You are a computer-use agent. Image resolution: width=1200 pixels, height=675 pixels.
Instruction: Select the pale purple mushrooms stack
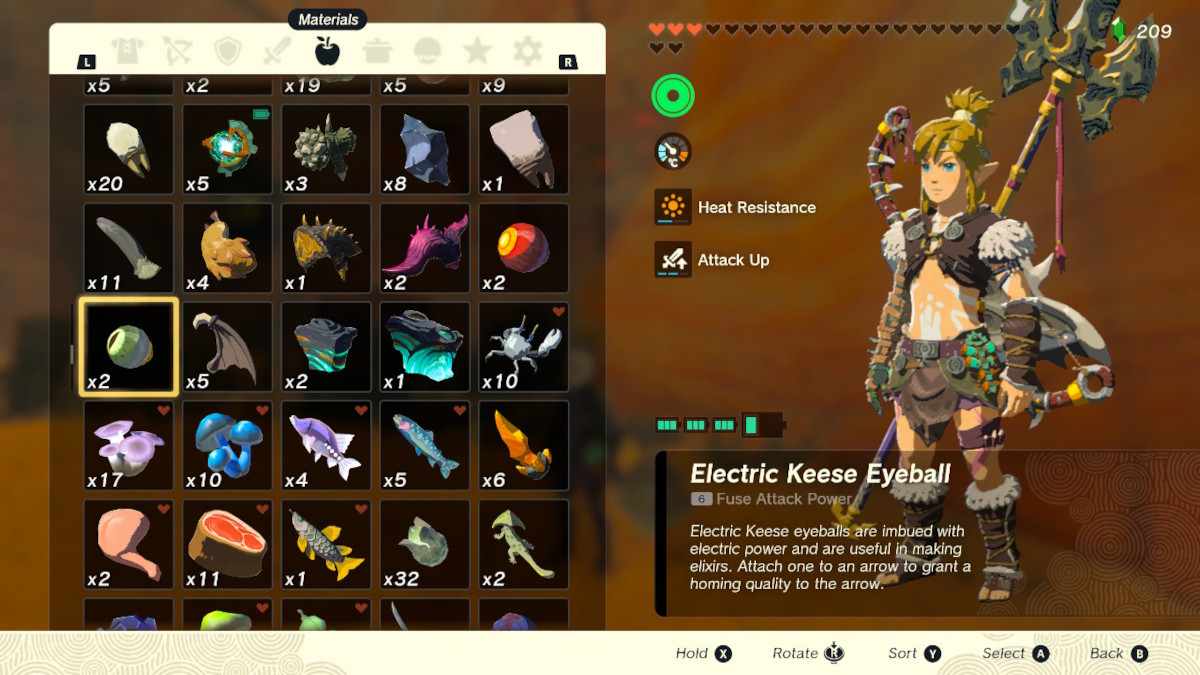(128, 446)
